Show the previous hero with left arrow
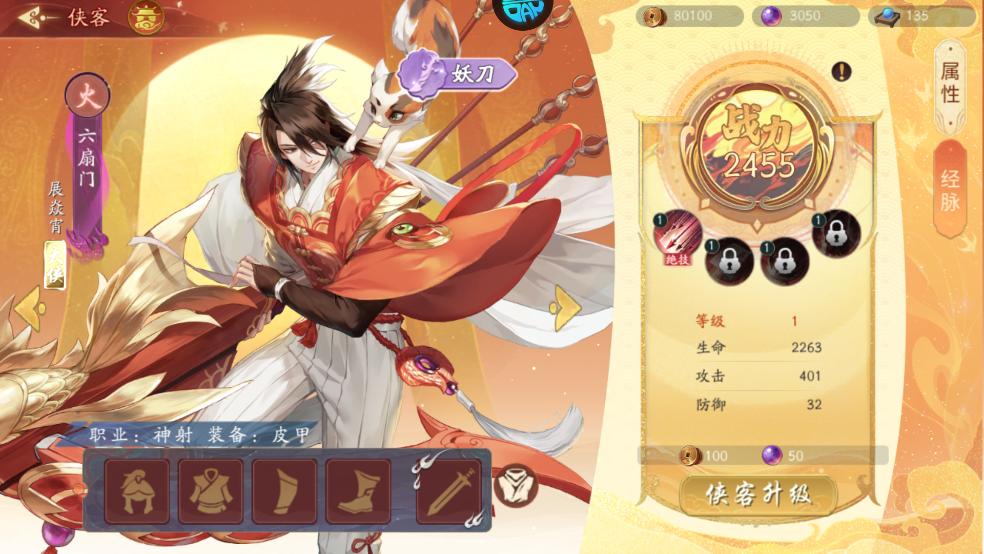 tap(28, 307)
